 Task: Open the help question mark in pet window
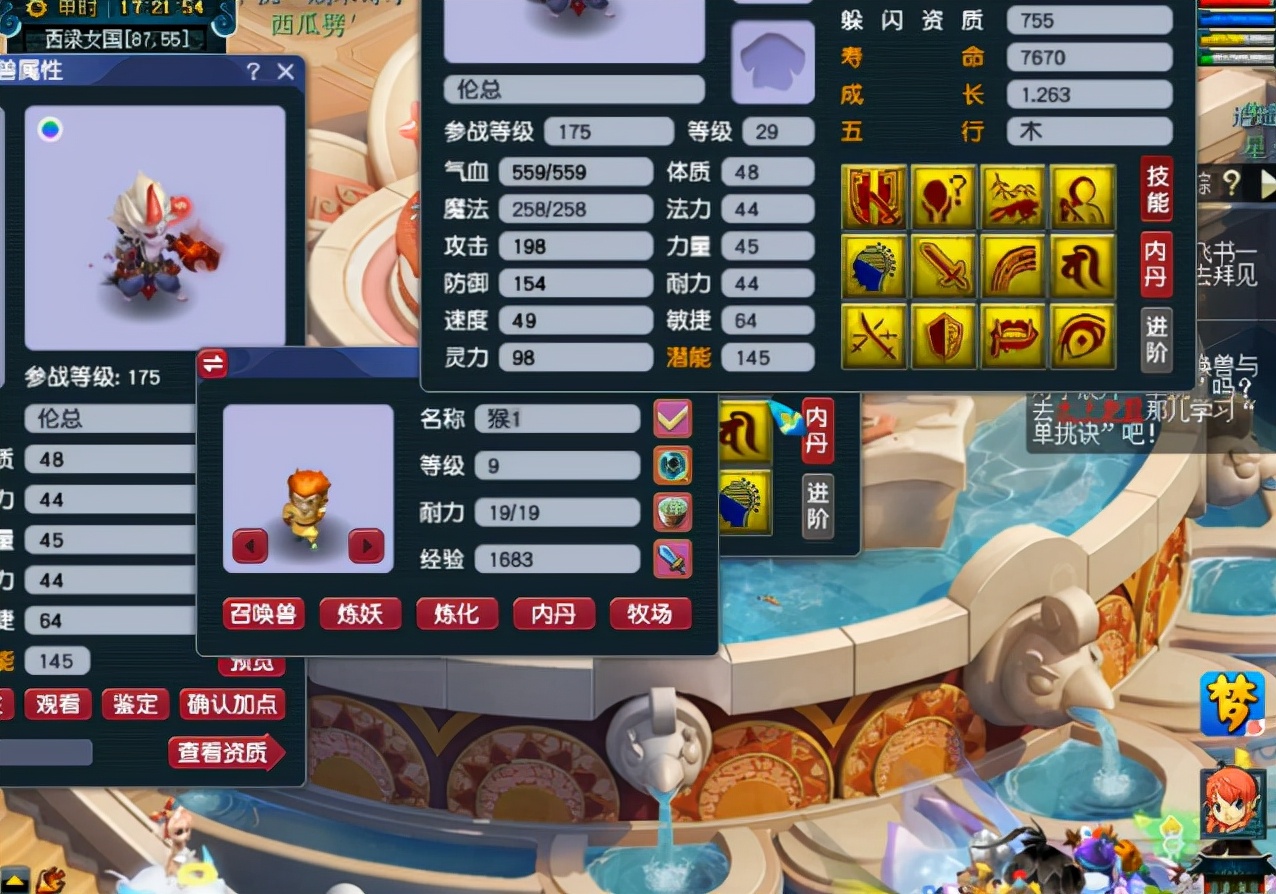(254, 72)
